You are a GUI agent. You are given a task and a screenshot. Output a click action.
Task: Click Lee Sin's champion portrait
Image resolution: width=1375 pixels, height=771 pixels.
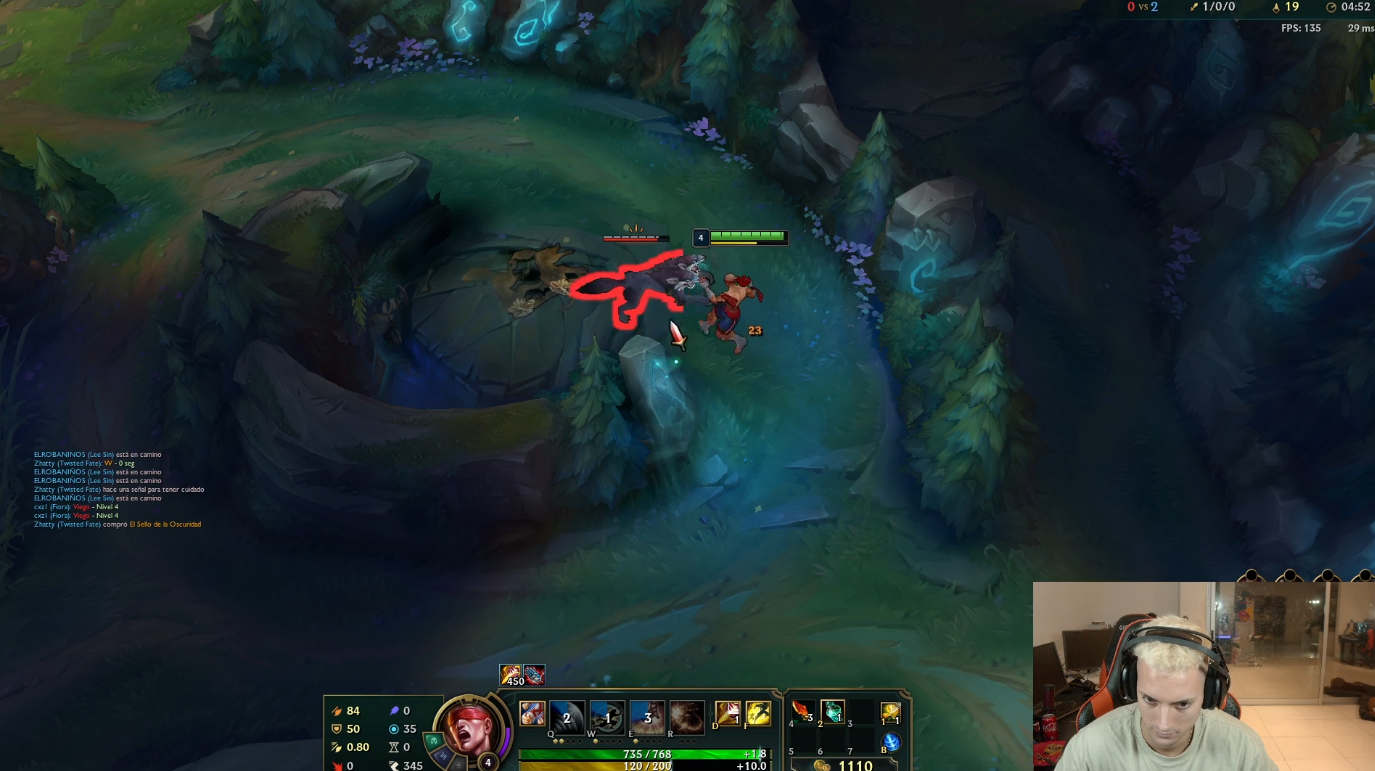coord(470,730)
